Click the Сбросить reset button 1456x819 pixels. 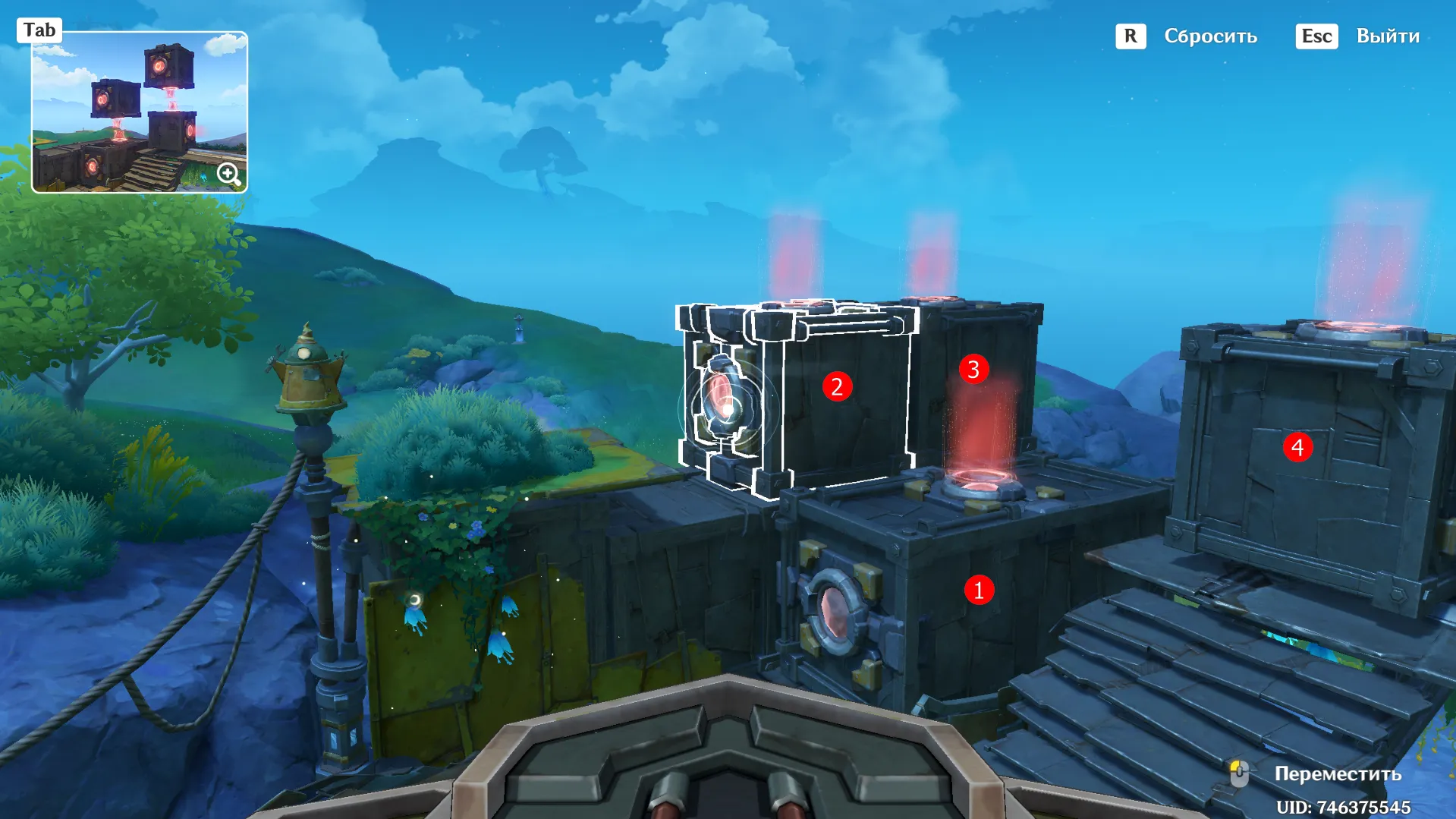point(1209,36)
